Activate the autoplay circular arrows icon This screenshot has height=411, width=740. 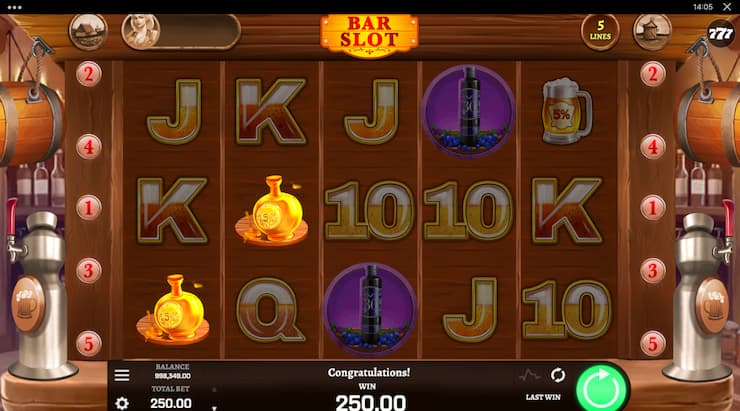click(558, 375)
